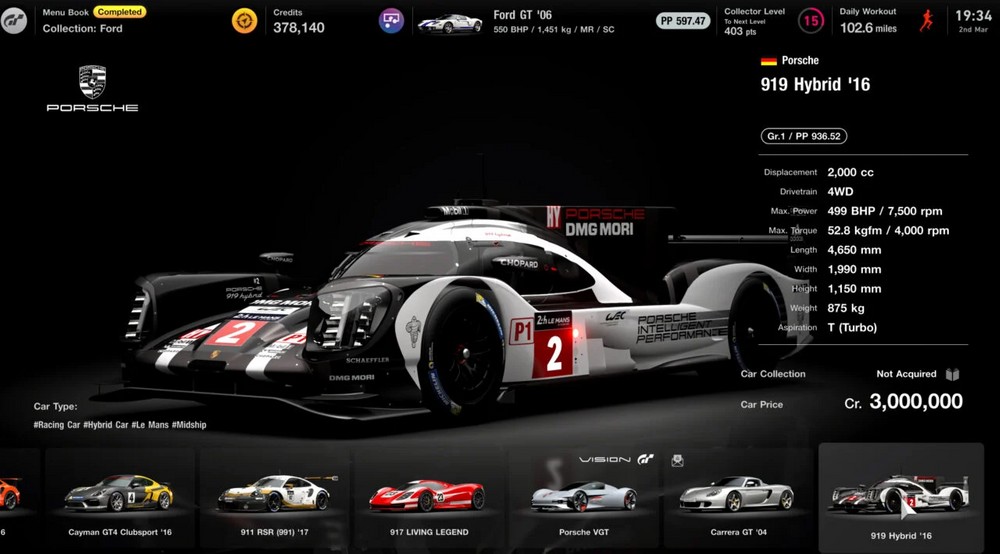Show the Daily Workout runner icon
This screenshot has height=554, width=1000.
pyautogui.click(x=928, y=20)
